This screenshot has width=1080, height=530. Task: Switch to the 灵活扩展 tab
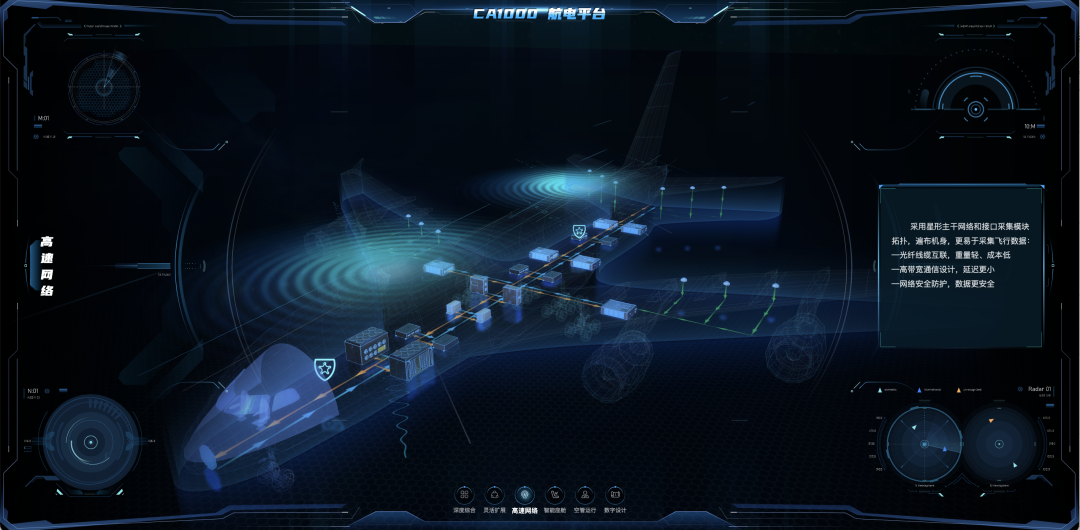tap(493, 495)
